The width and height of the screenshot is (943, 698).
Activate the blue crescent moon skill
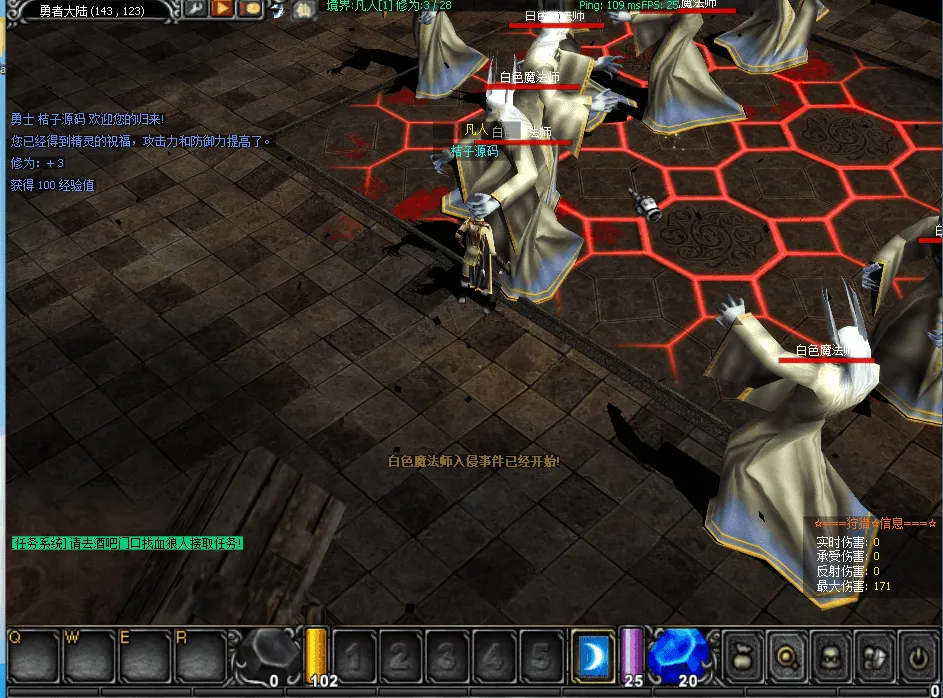point(593,656)
